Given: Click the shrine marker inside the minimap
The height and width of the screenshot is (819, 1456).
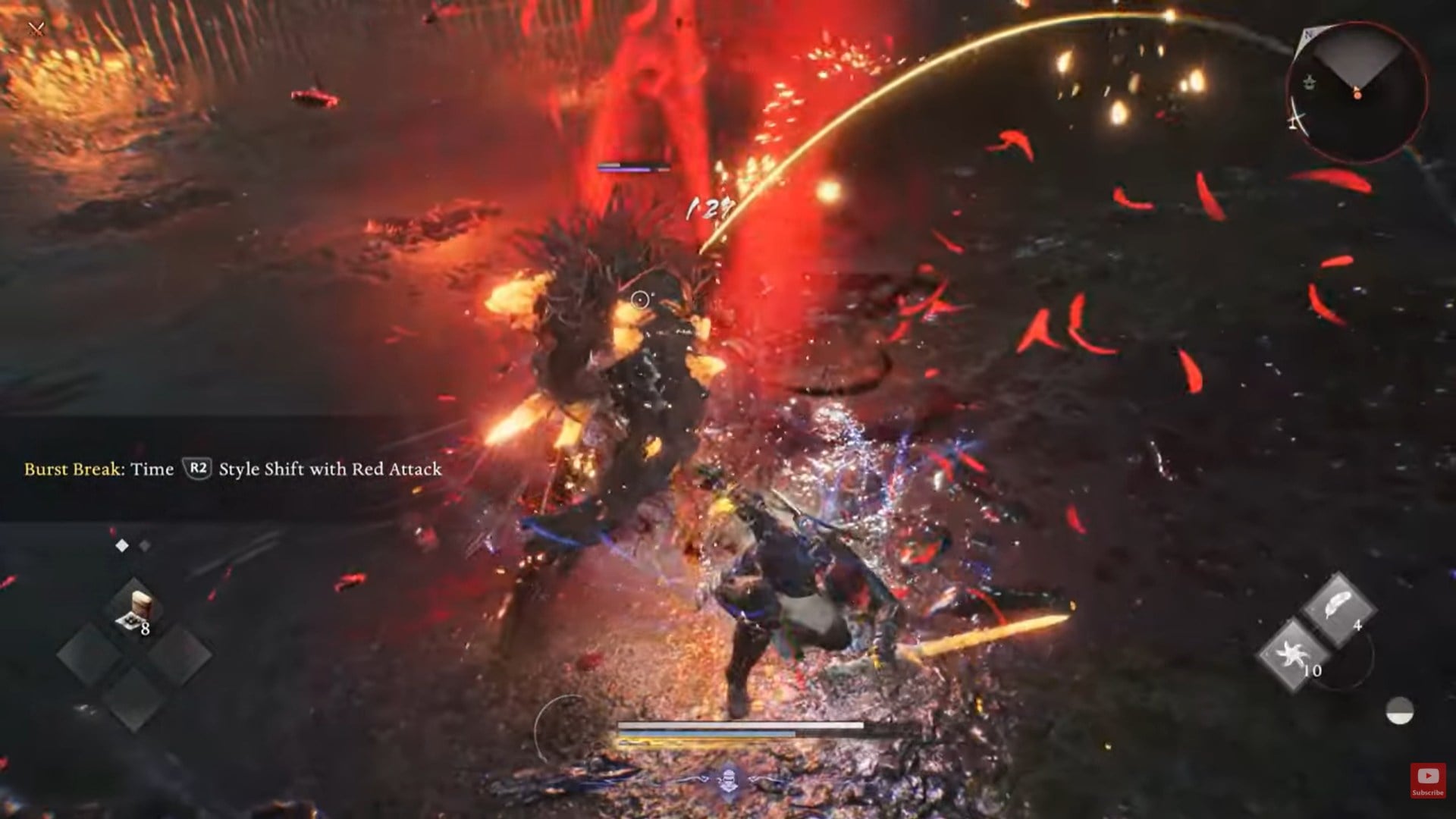Looking at the screenshot, I should click(x=1309, y=82).
